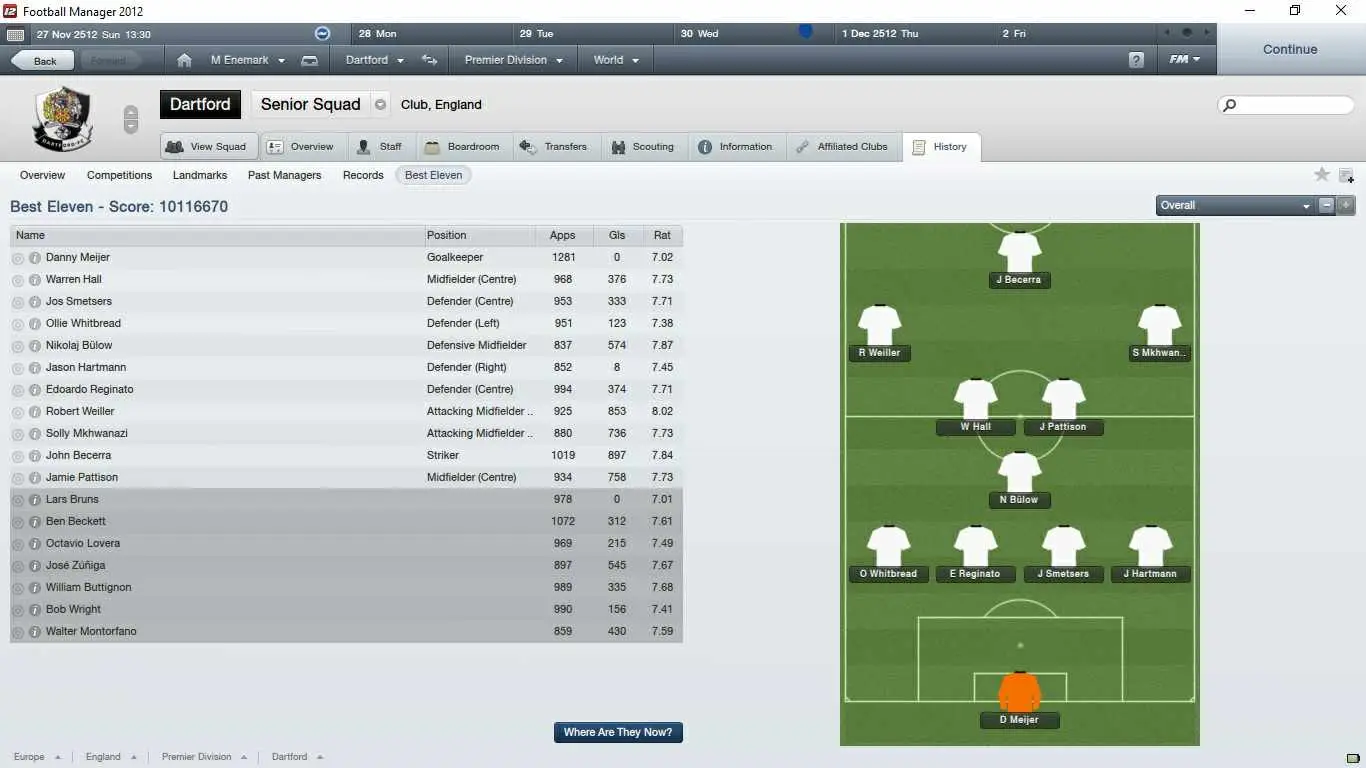The image size is (1366, 768).
Task: Open the FM menu dropdown
Action: point(1185,59)
